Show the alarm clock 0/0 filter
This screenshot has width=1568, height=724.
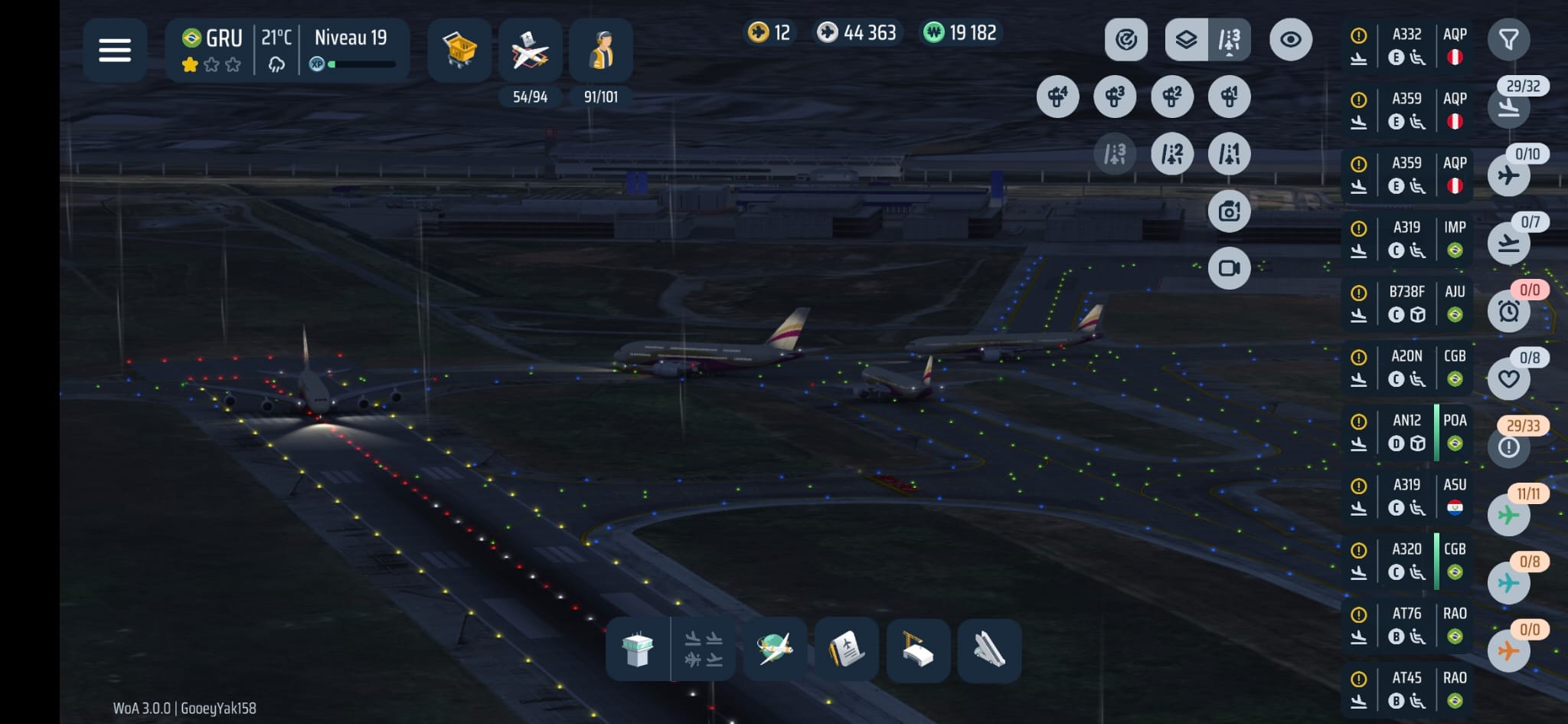click(1508, 311)
